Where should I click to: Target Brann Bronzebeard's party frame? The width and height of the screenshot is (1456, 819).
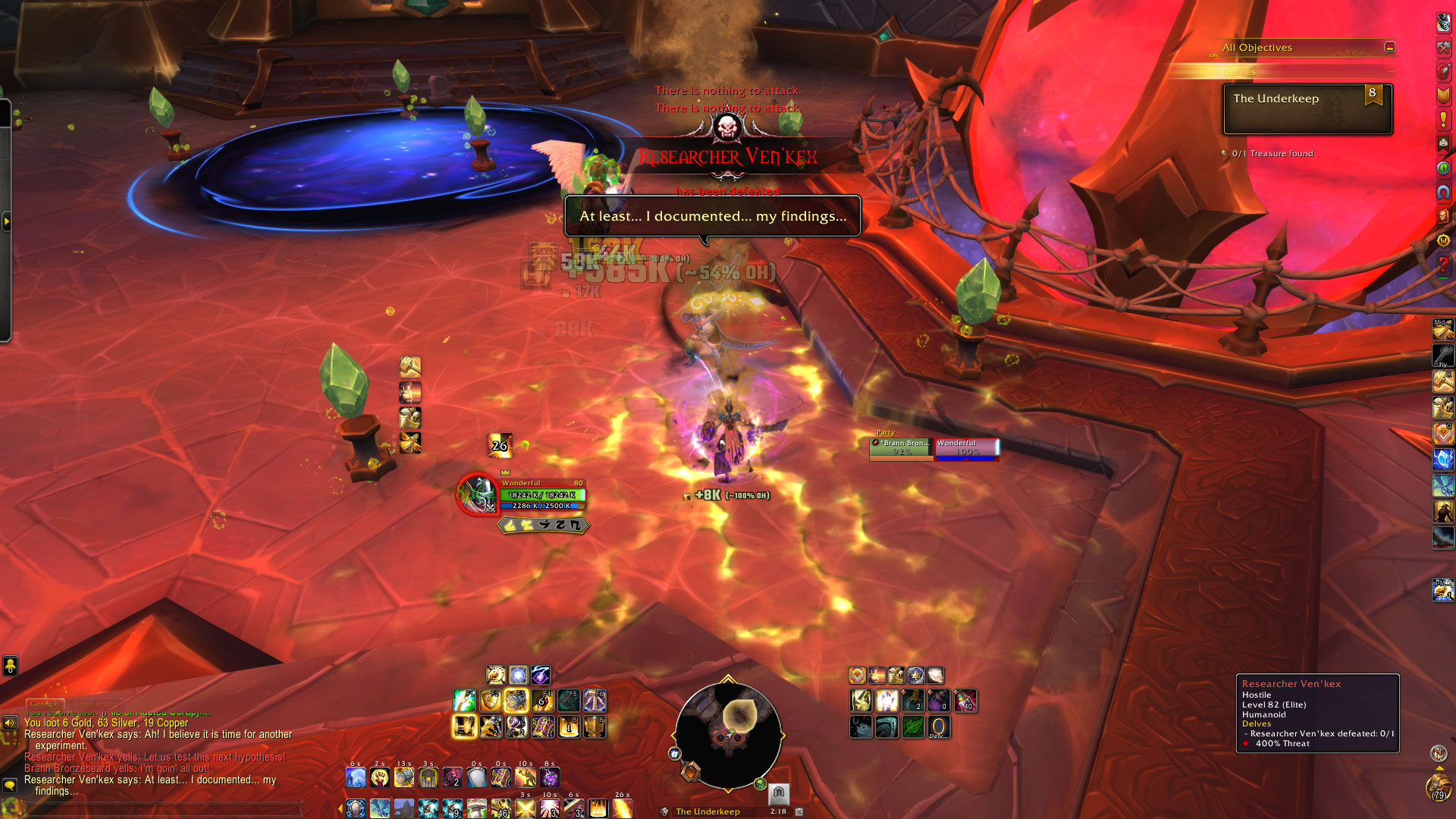[901, 448]
